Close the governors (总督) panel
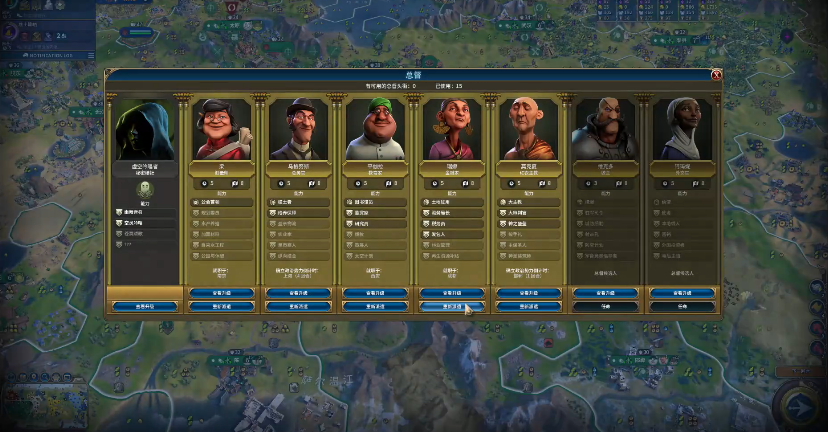The image size is (828, 432). 716,75
